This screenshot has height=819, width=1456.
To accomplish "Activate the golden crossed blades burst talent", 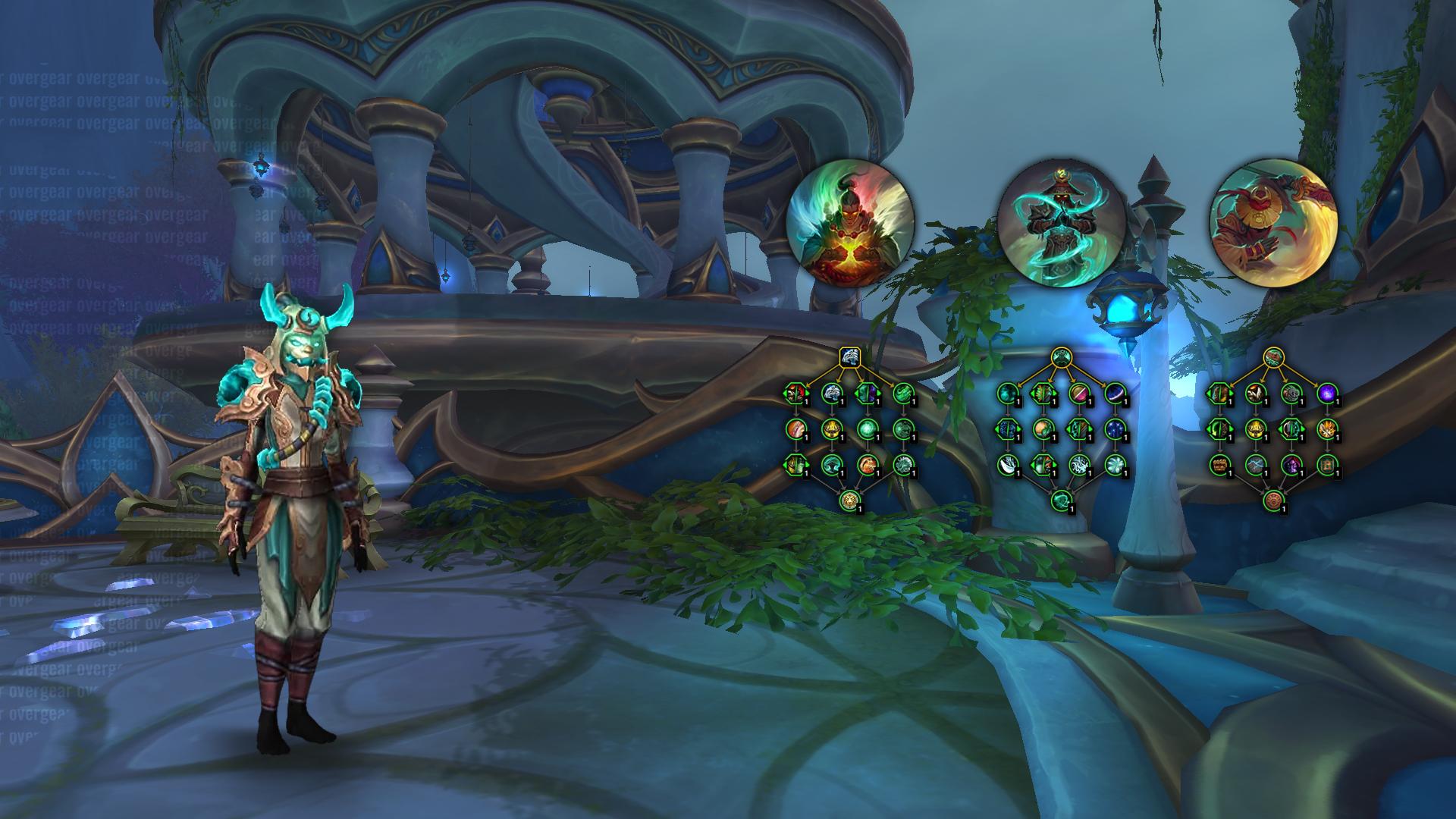I will pos(1326,428).
